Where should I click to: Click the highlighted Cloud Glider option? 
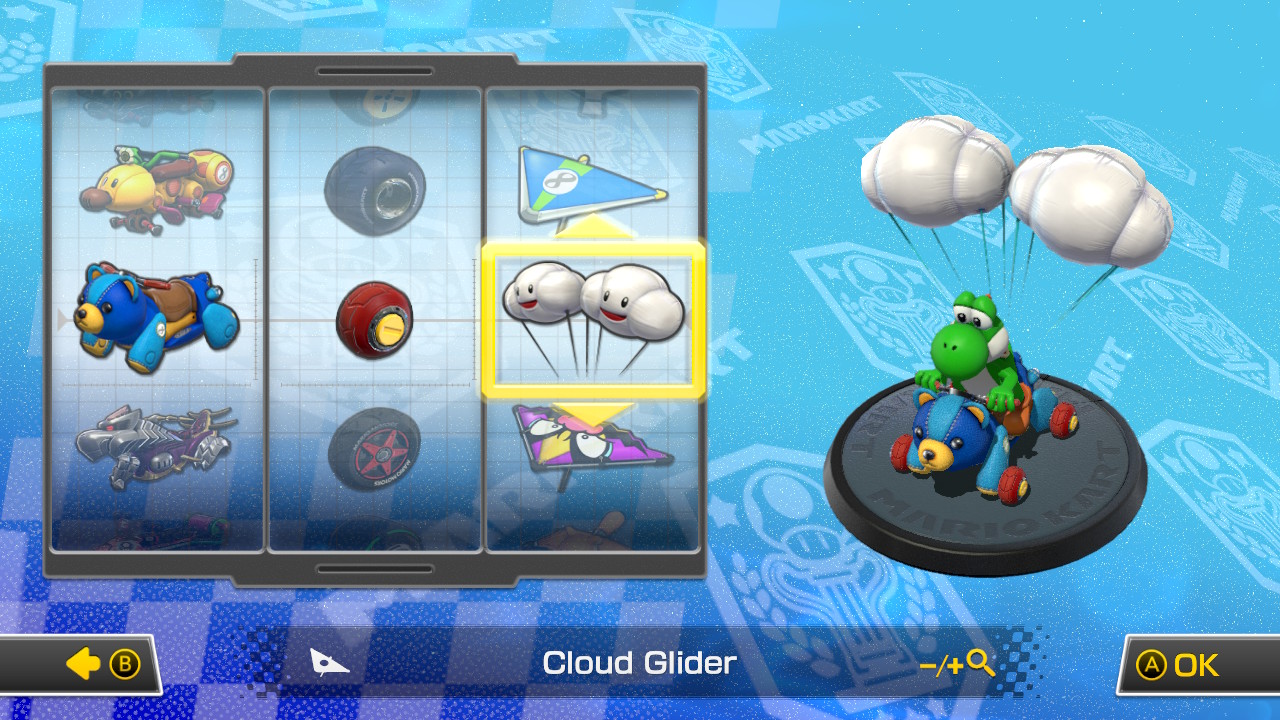[595, 318]
